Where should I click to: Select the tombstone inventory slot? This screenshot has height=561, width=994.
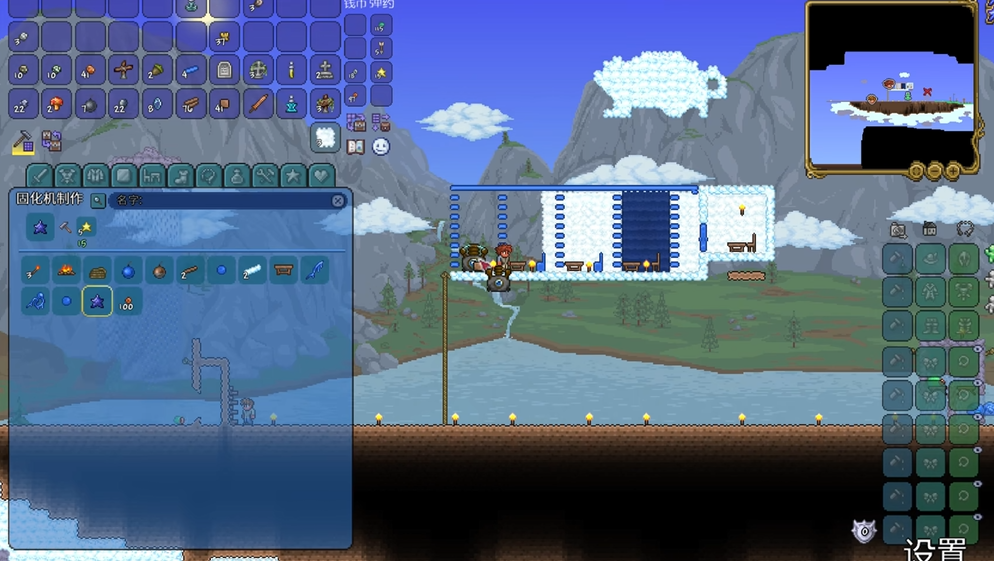224,71
